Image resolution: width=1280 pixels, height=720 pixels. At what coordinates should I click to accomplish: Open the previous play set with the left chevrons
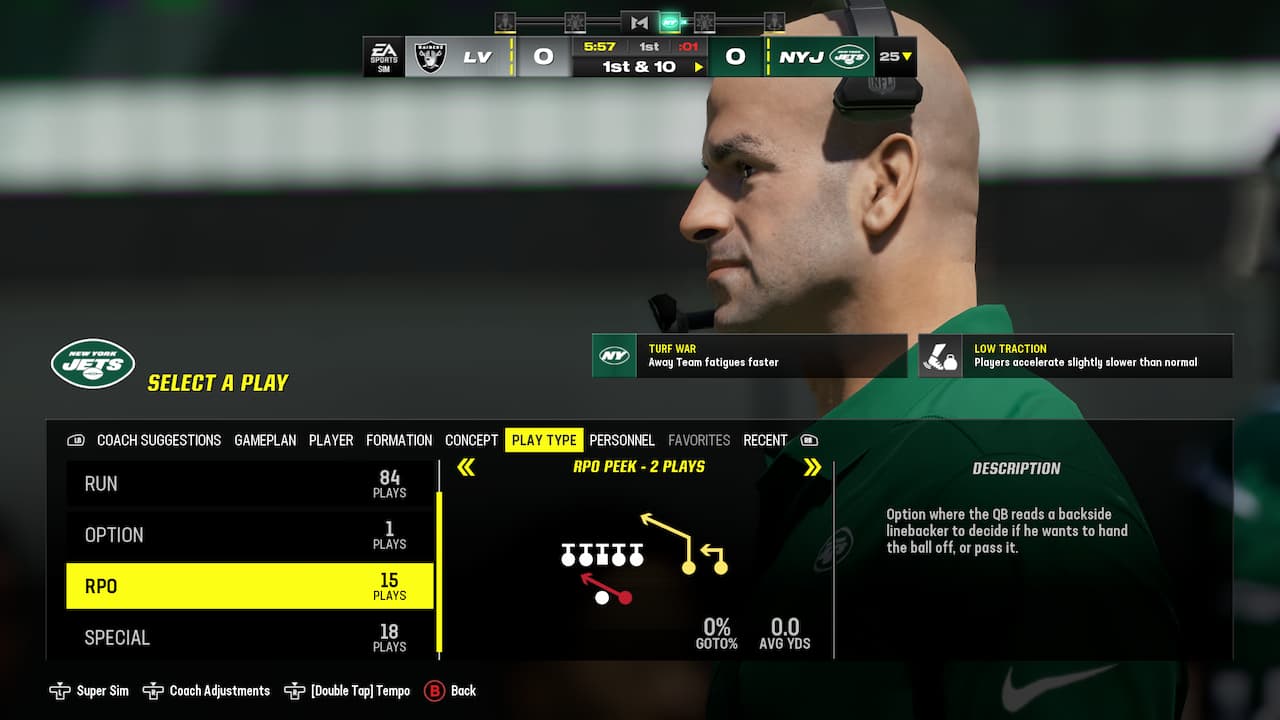tap(466, 466)
